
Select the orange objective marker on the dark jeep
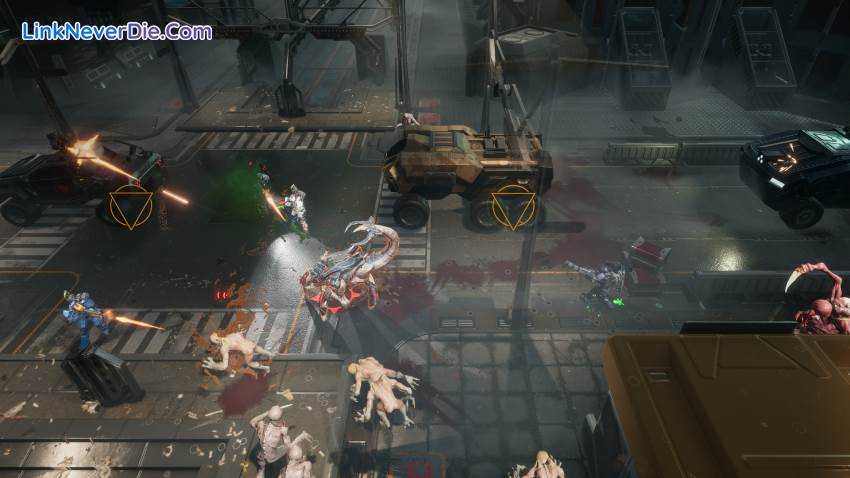[132, 206]
